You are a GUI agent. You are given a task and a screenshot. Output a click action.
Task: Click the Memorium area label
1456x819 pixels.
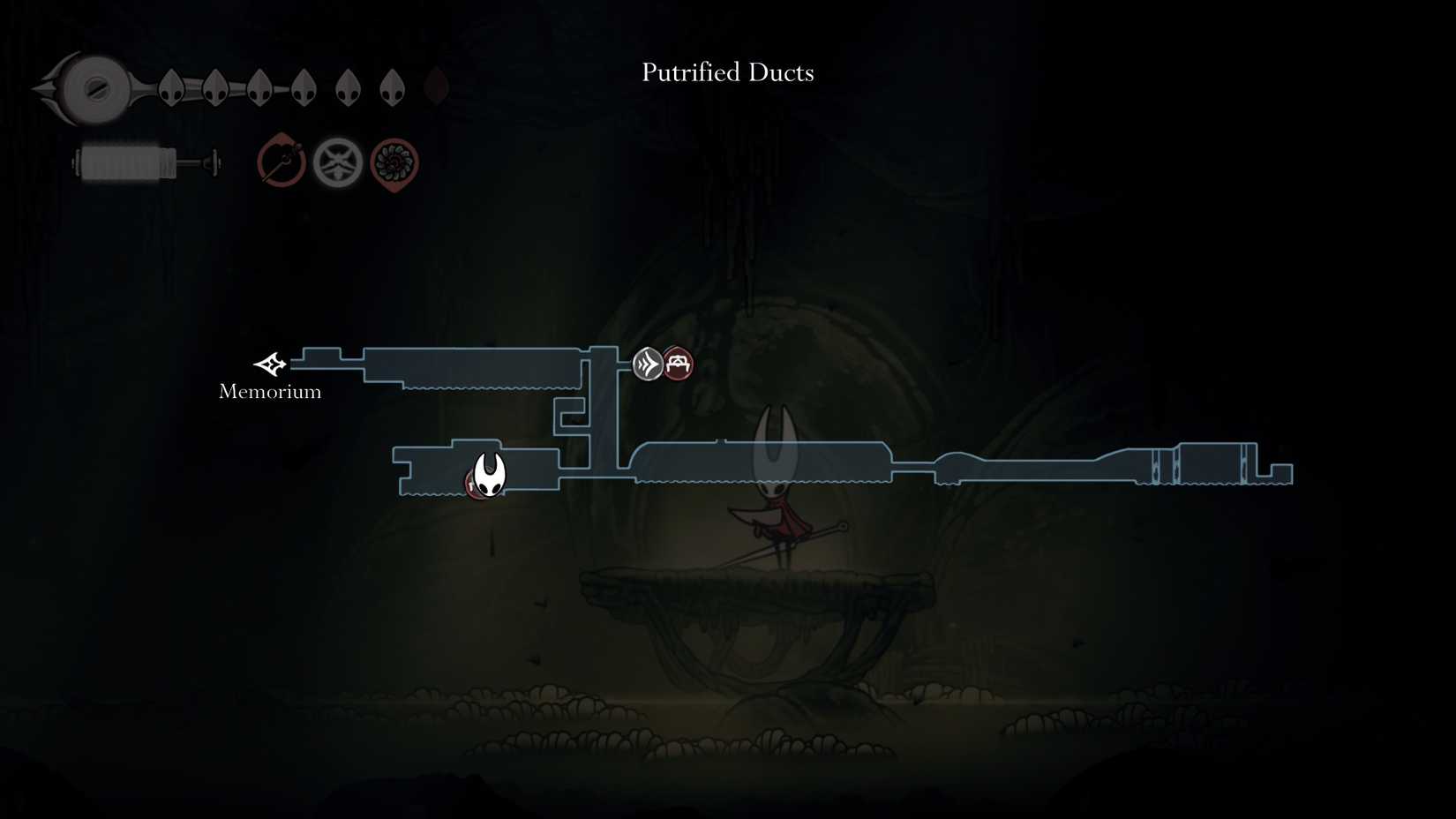click(270, 392)
